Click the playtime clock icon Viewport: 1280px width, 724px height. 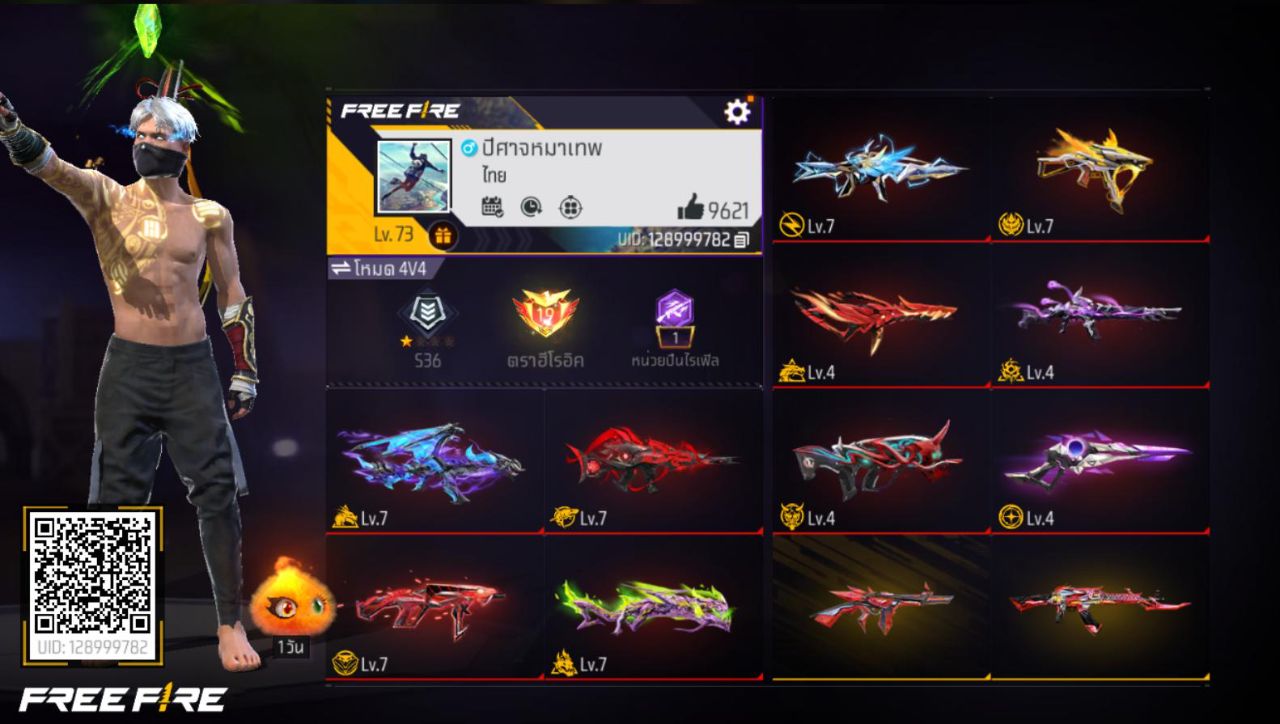(x=531, y=208)
